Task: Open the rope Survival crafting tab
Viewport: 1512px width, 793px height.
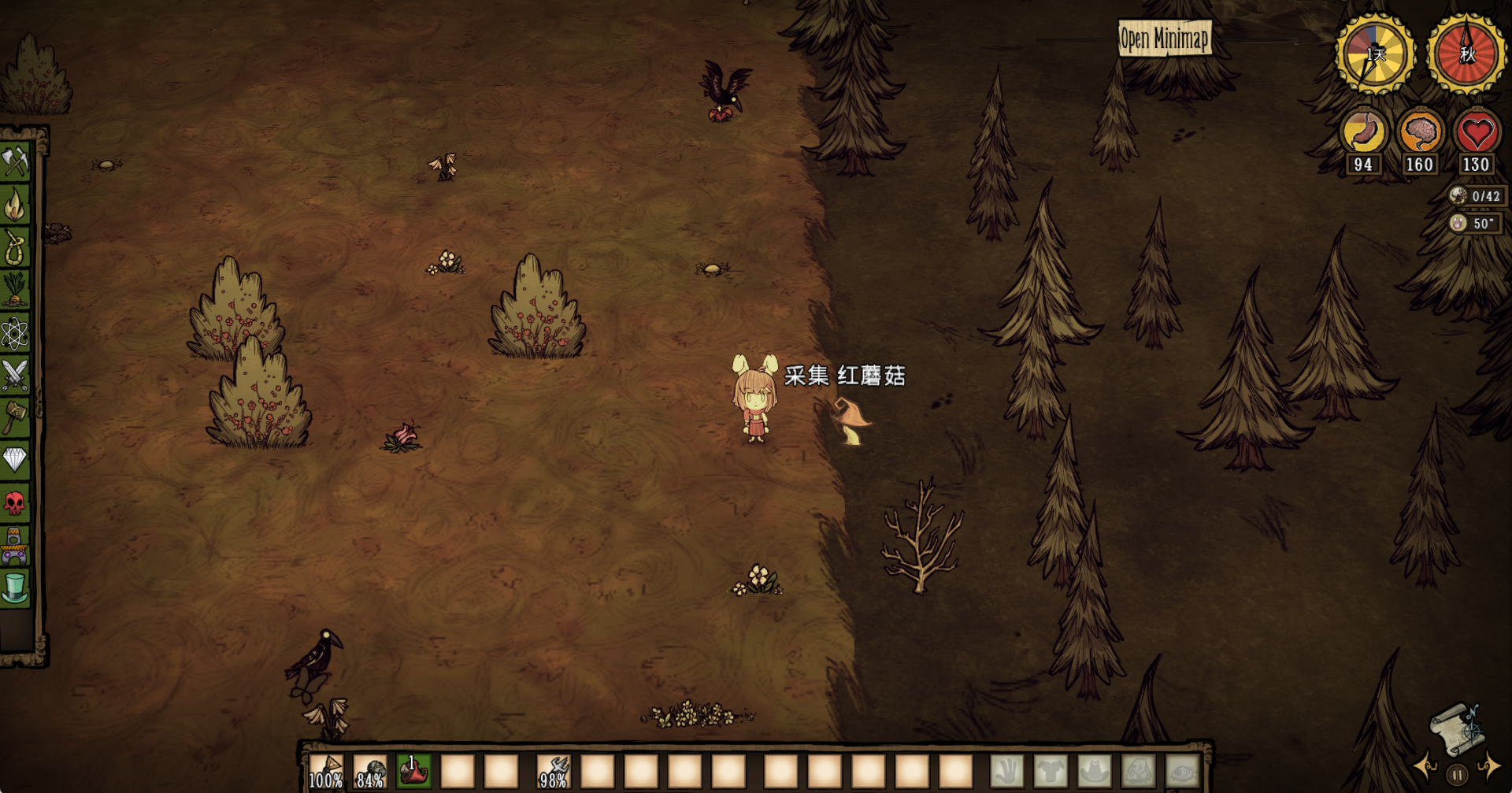Action: (15, 248)
